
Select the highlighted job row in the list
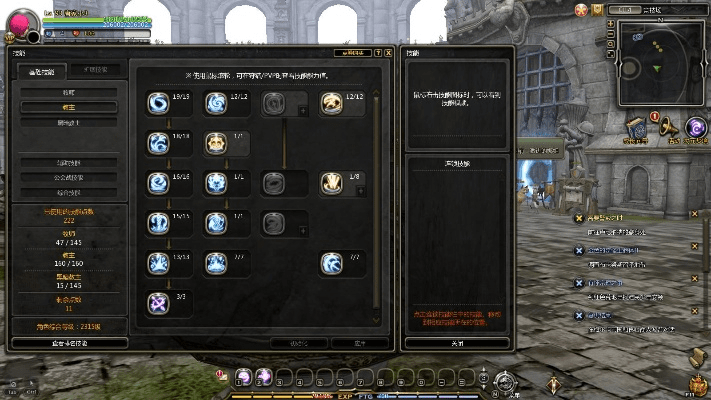[x=69, y=106]
